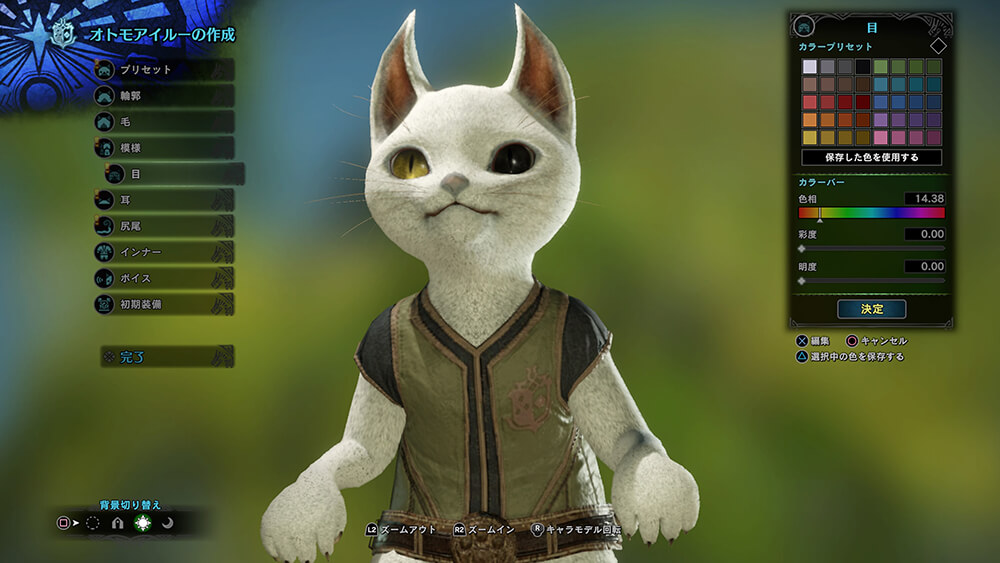Confirm the color with the 決定 button
1000x563 pixels.
coord(871,309)
